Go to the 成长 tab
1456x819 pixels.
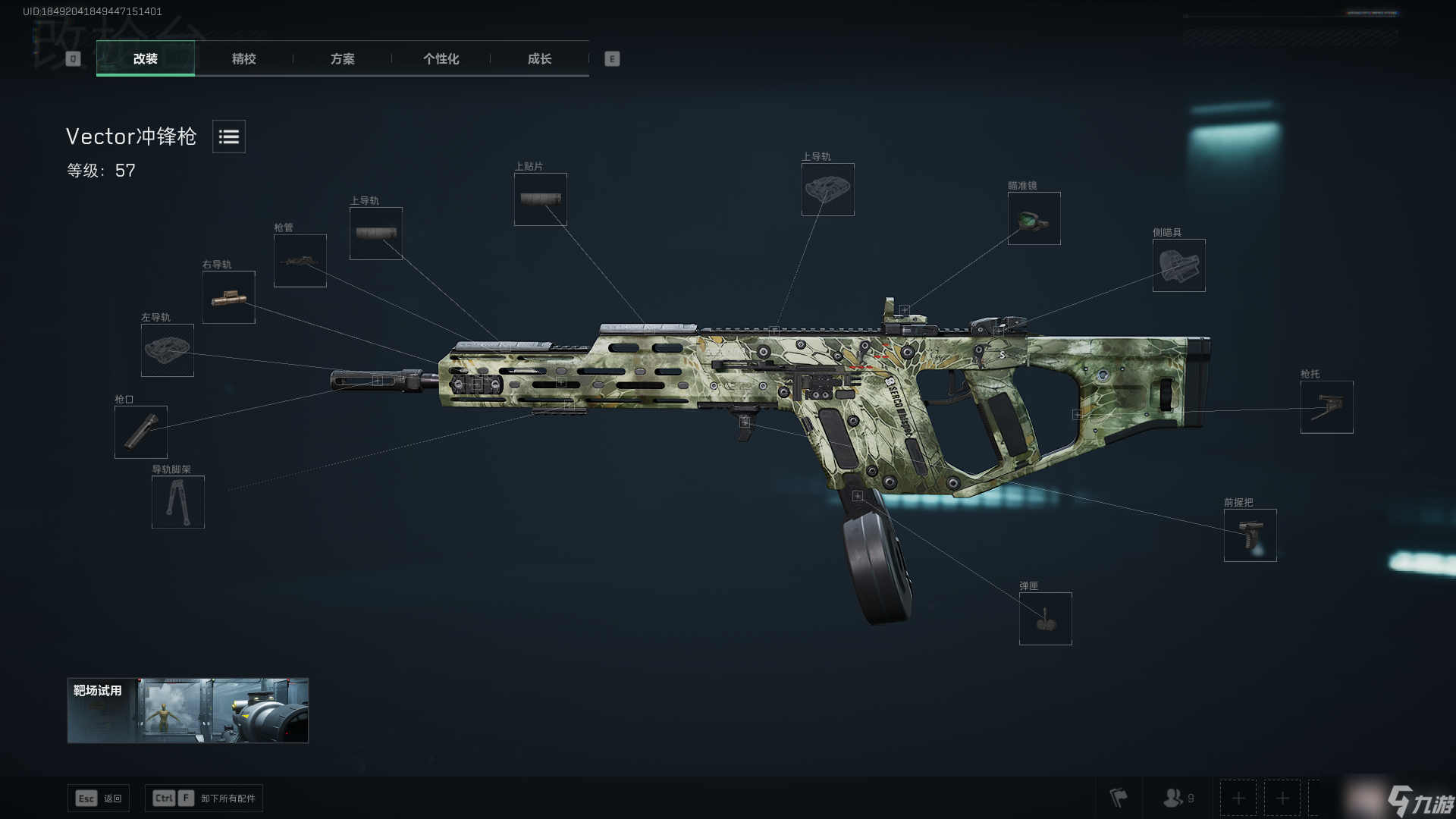[539, 59]
